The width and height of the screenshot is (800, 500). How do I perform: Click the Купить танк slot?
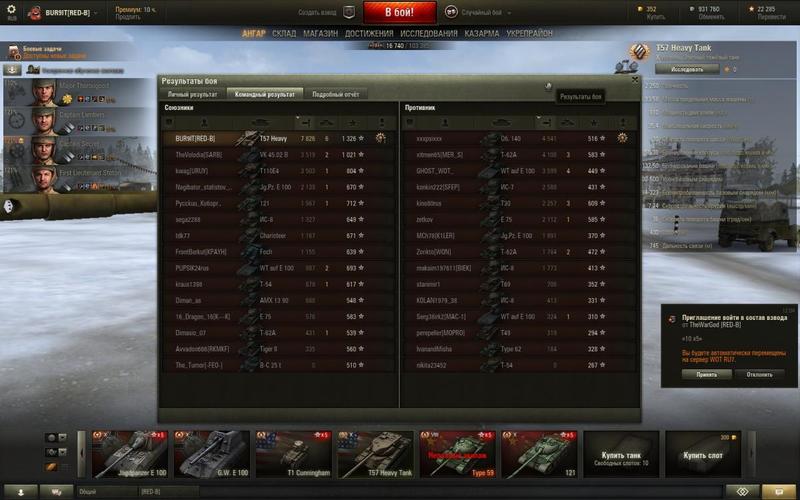(x=620, y=455)
